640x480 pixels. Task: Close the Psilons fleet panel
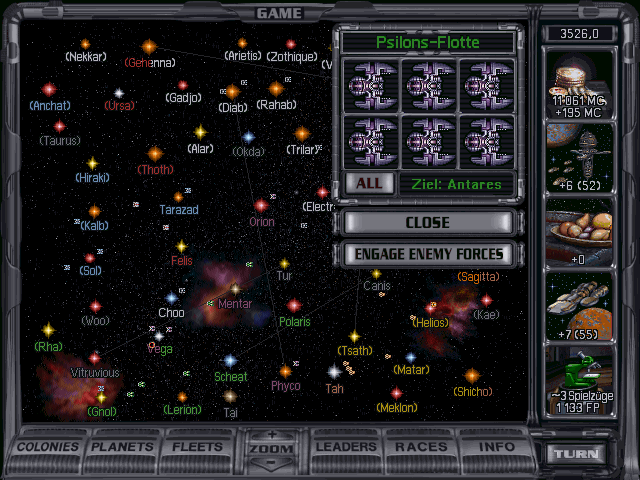427,222
